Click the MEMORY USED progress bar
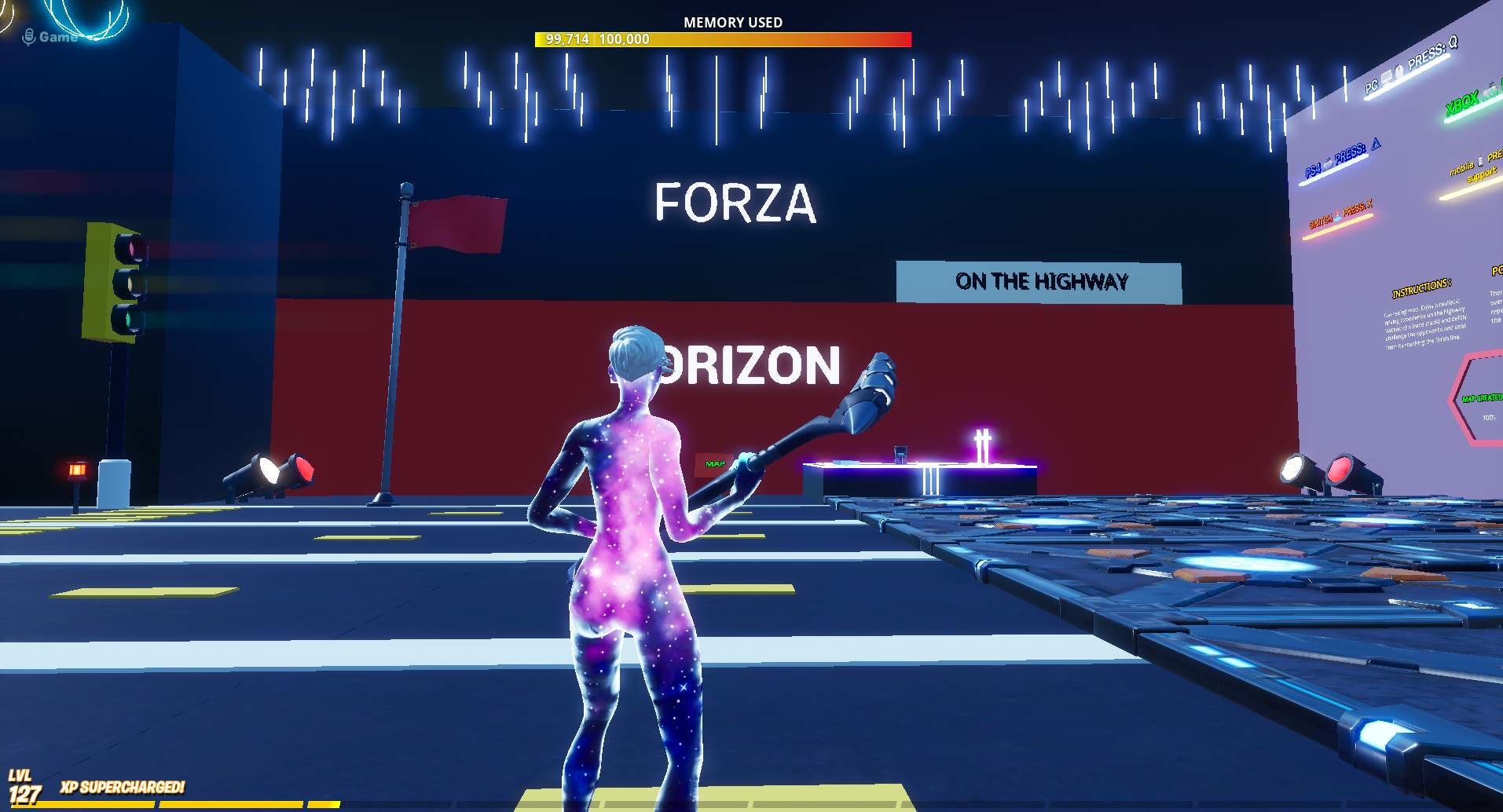Viewport: 1503px width, 812px height. pyautogui.click(x=723, y=38)
